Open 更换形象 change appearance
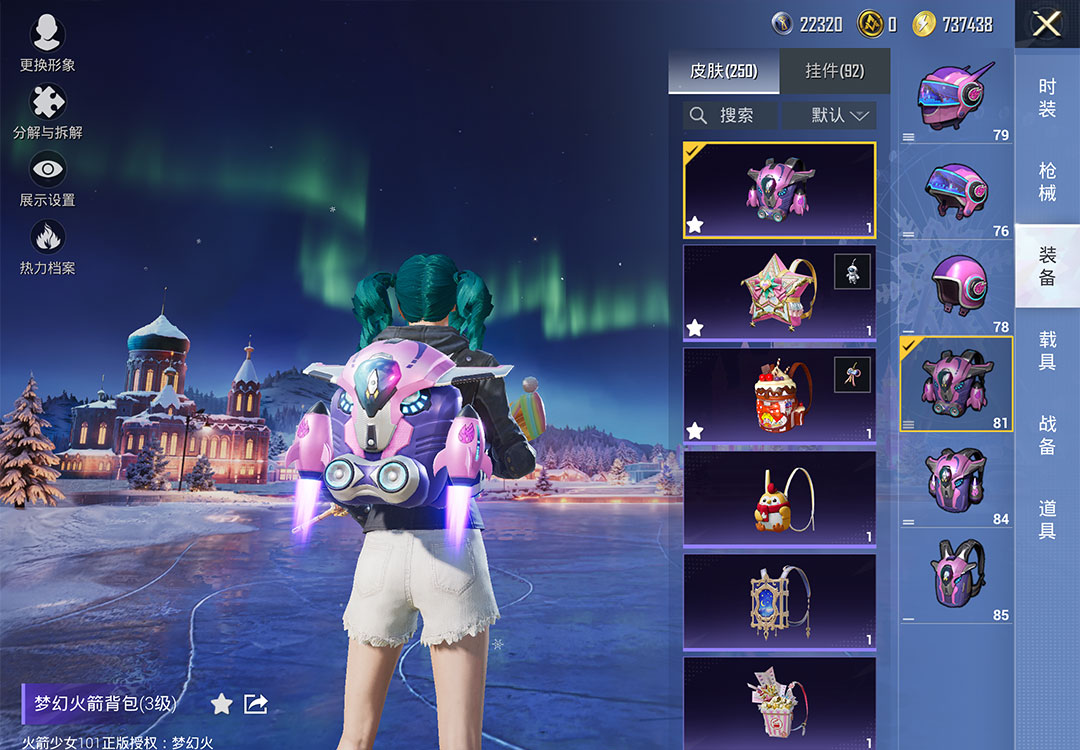 [46, 44]
